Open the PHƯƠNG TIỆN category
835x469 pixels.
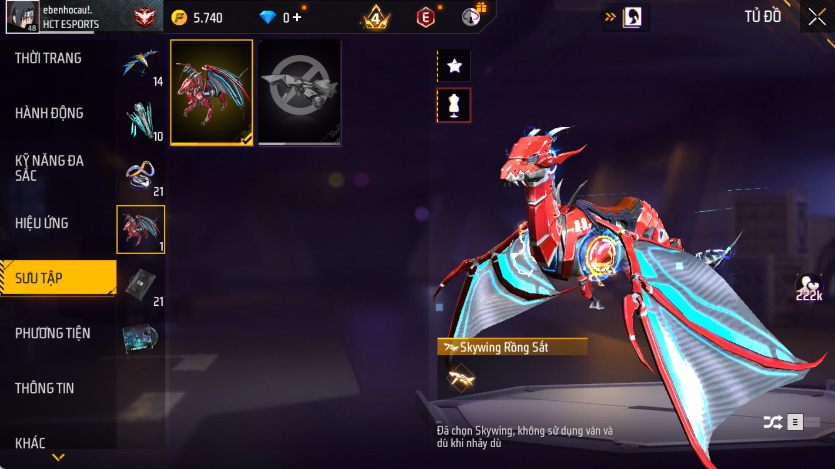tap(50, 333)
